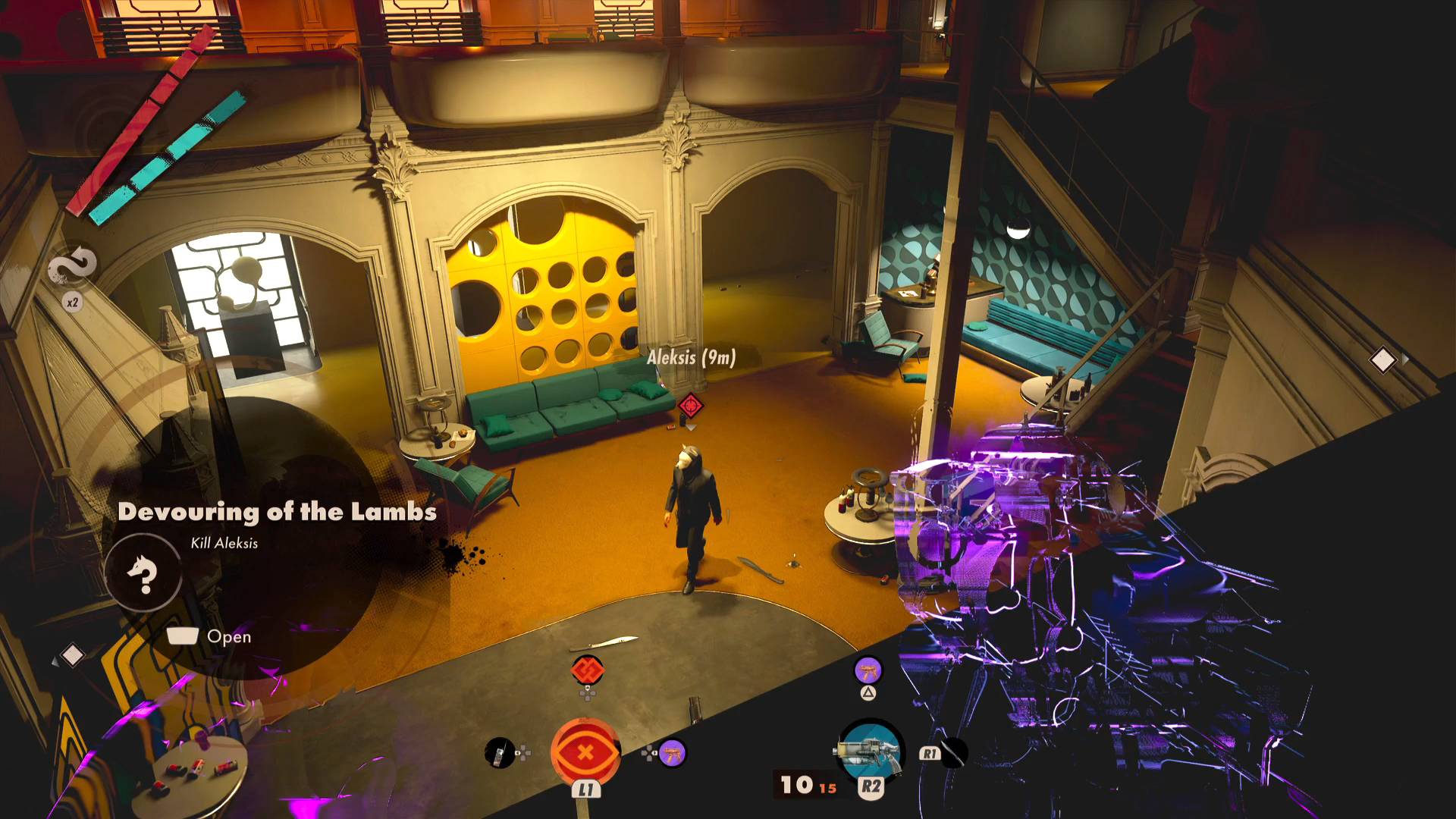Viewport: 1456px width, 819px height.
Task: Activate the red eye slab ability
Action: [x=585, y=752]
